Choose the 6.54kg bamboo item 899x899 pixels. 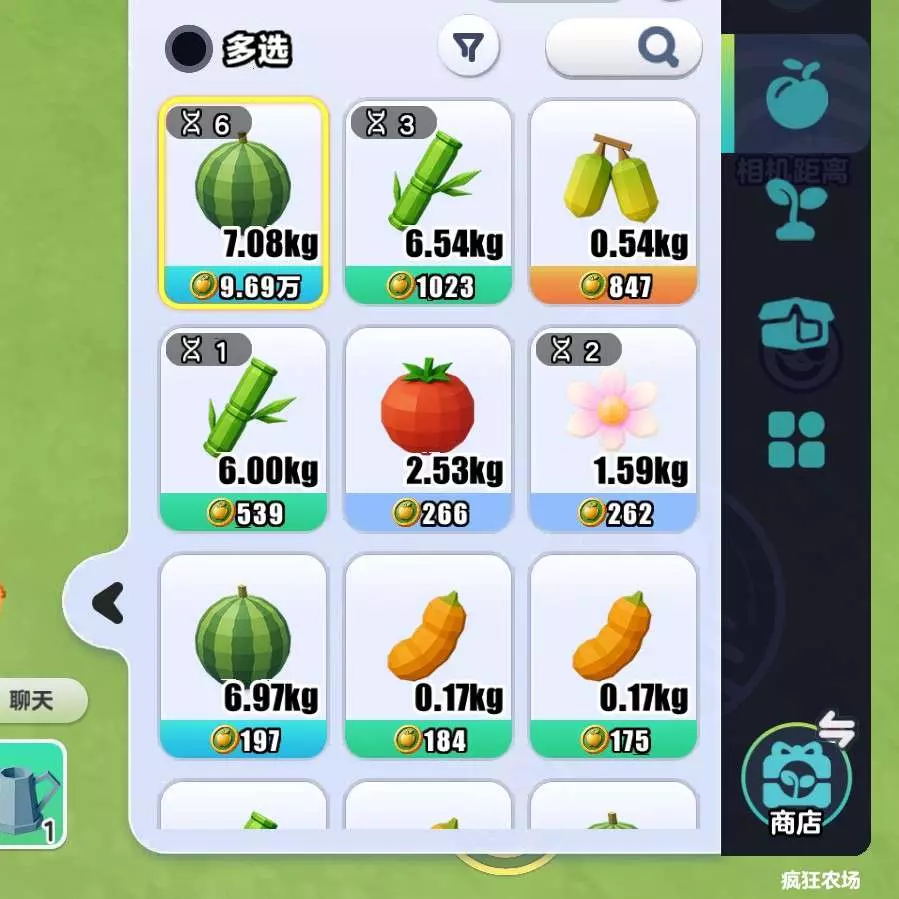coord(428,202)
